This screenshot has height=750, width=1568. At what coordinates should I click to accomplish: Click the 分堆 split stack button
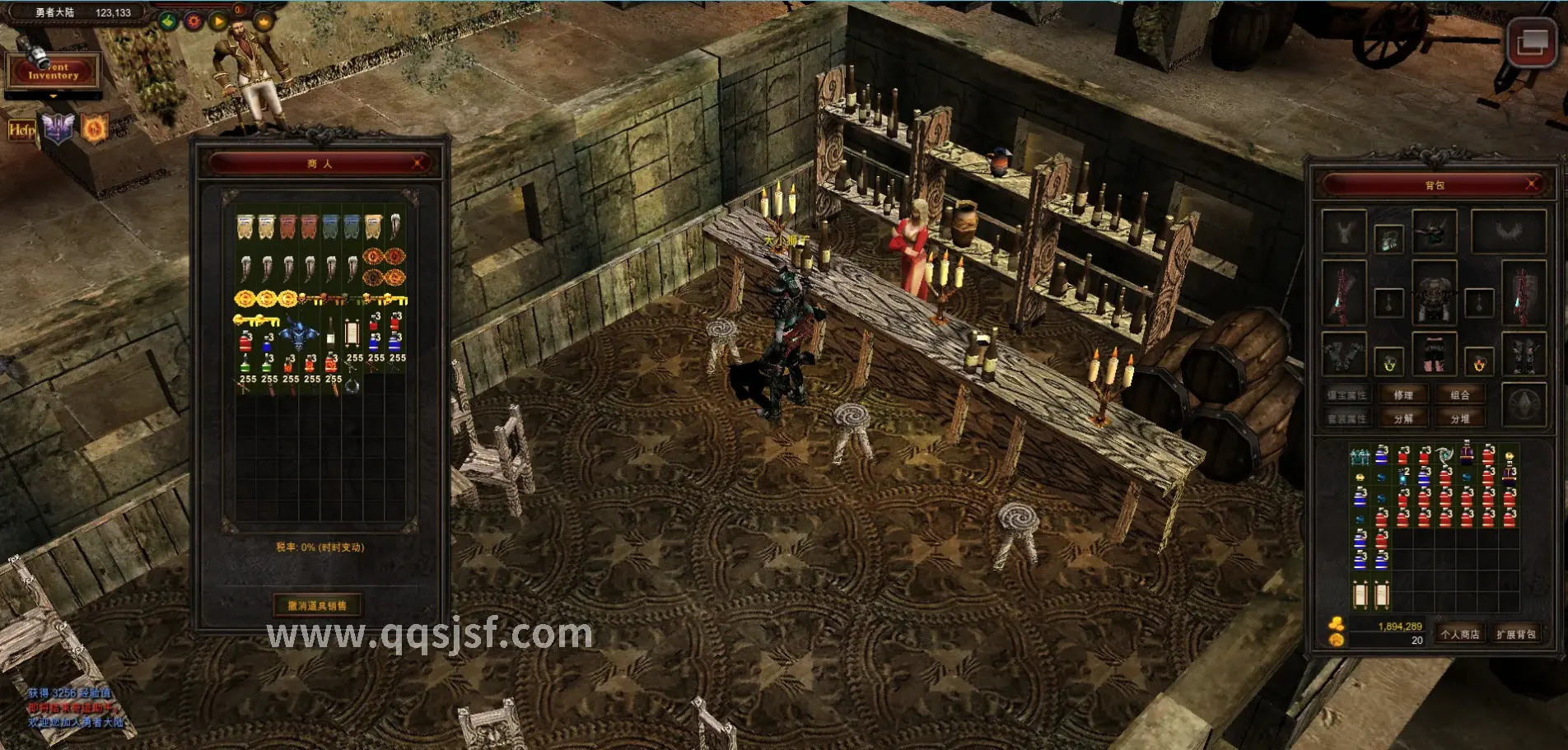1460,419
